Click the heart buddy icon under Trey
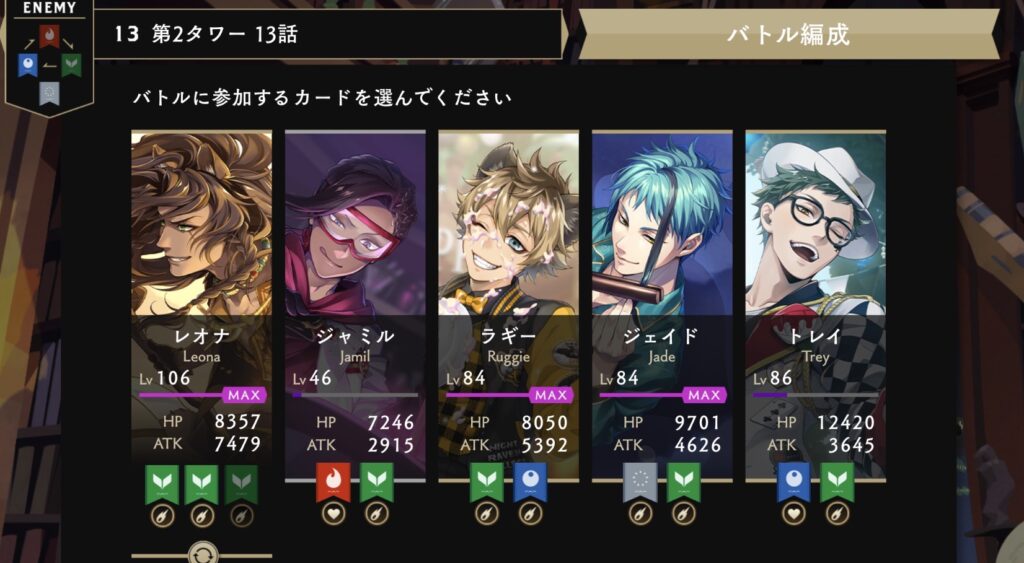Screen dimensions: 1024x563 pos(794,514)
